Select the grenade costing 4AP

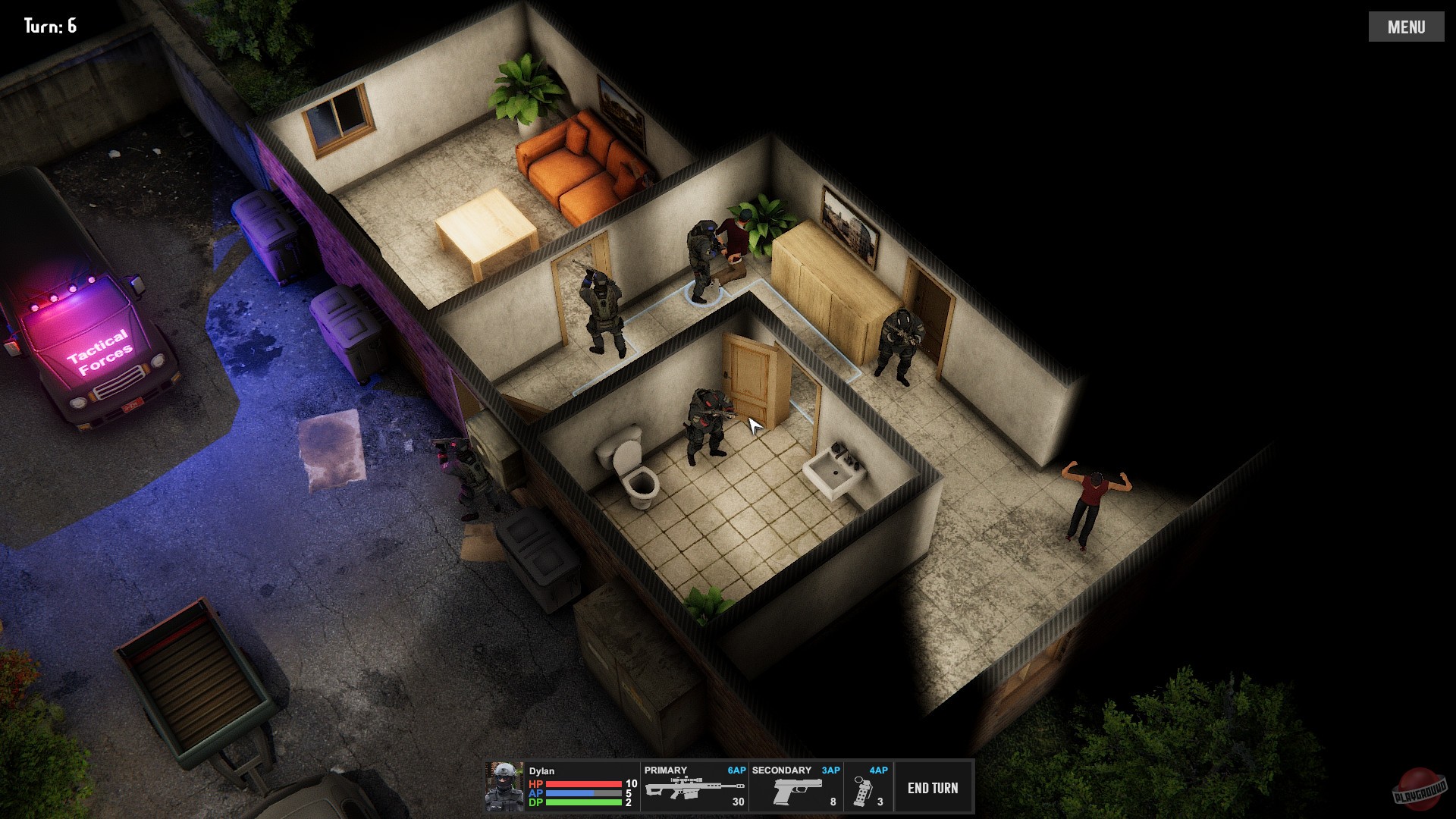point(864,789)
